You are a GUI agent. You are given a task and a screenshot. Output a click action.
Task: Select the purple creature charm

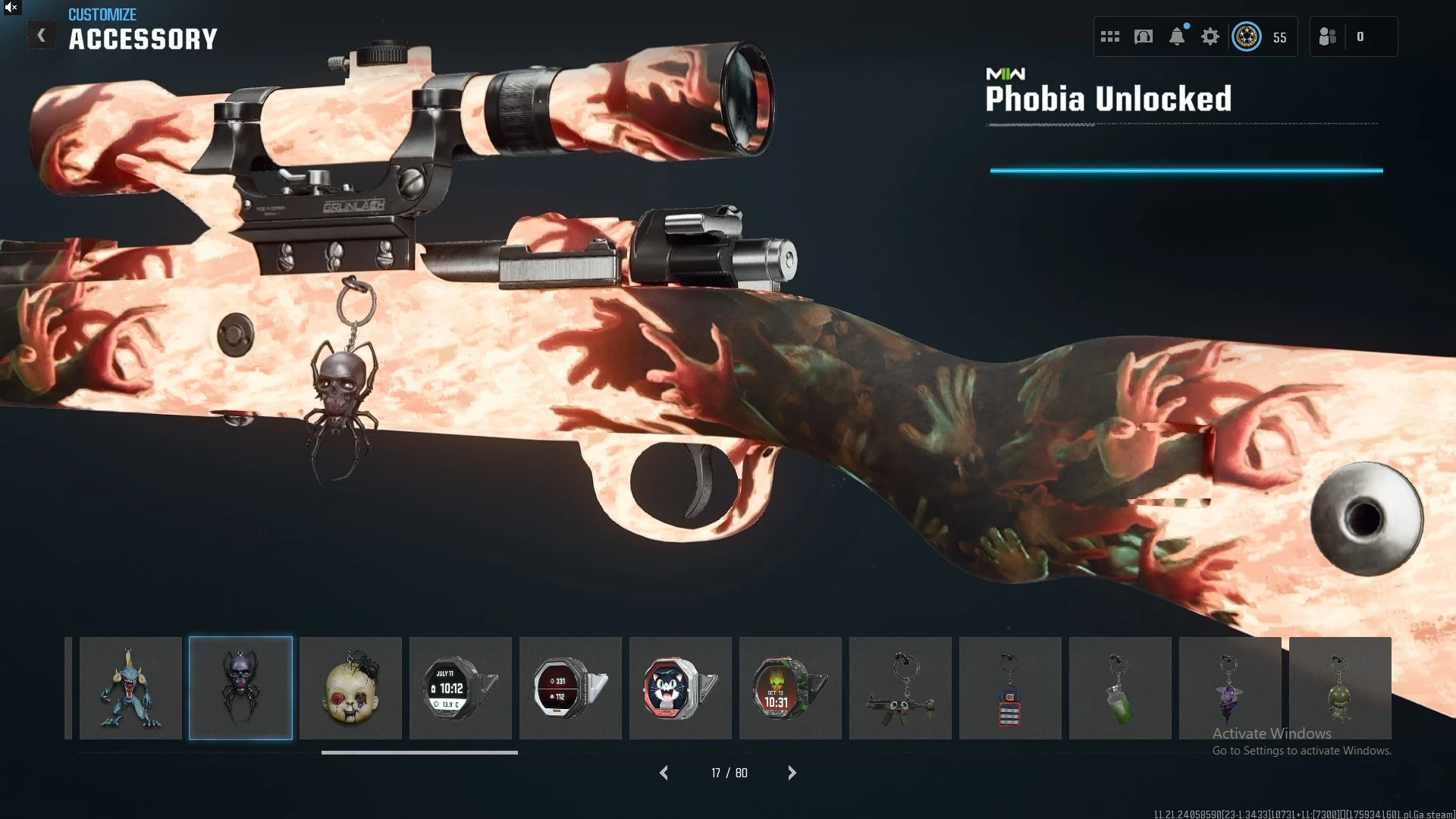point(1230,689)
